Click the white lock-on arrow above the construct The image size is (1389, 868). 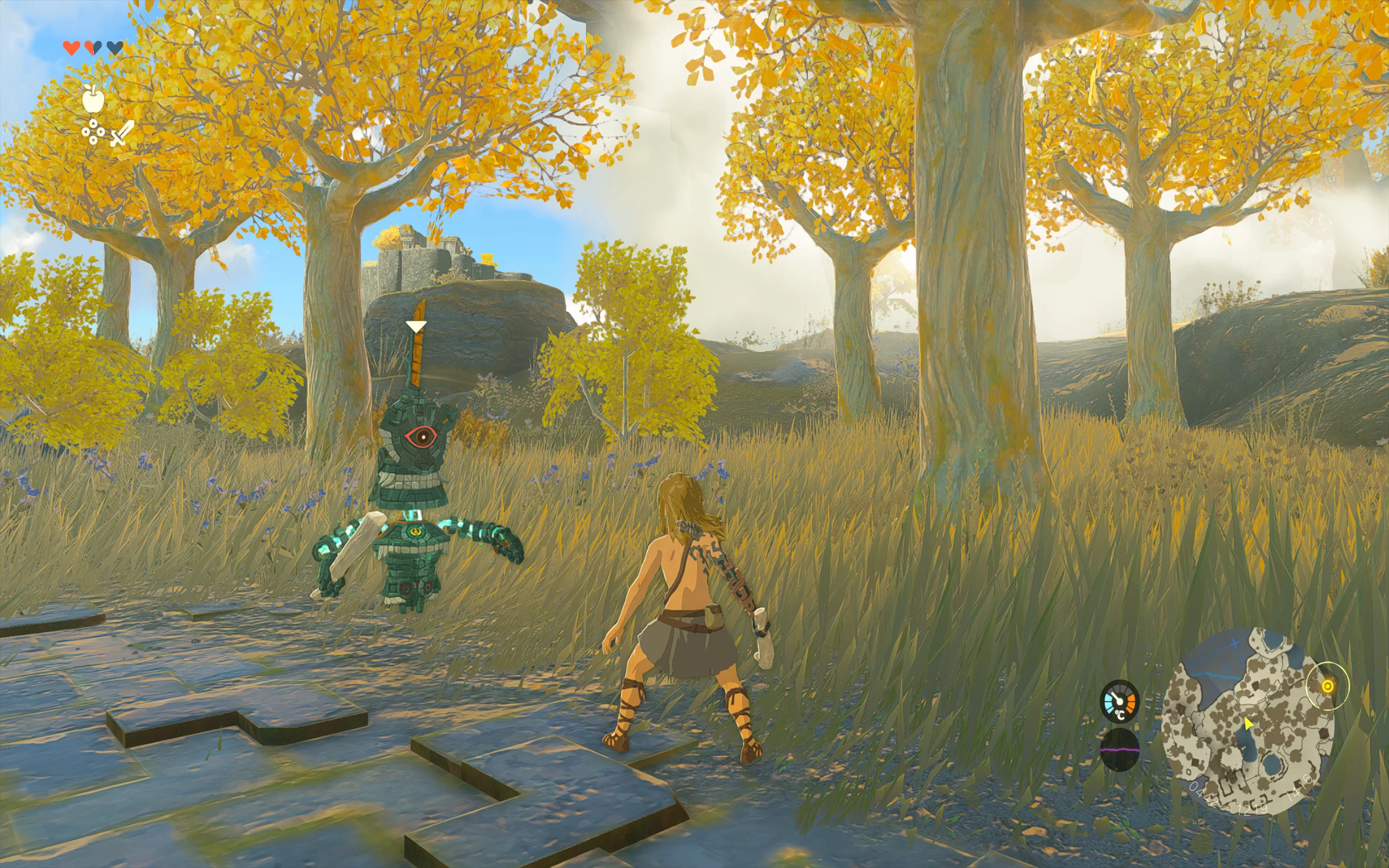point(416,327)
